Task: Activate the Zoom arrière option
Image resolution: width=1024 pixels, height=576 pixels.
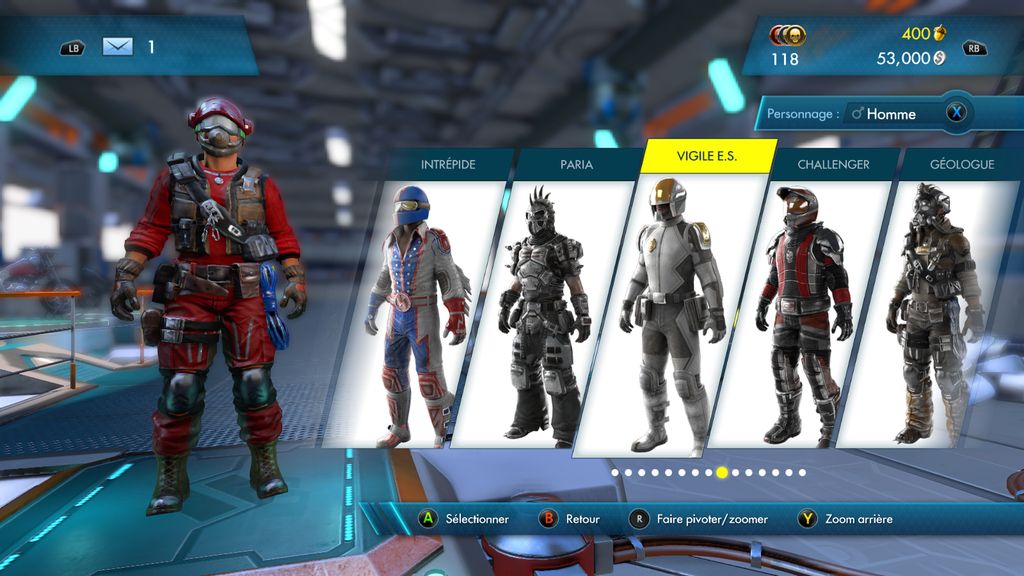Action: click(x=846, y=519)
